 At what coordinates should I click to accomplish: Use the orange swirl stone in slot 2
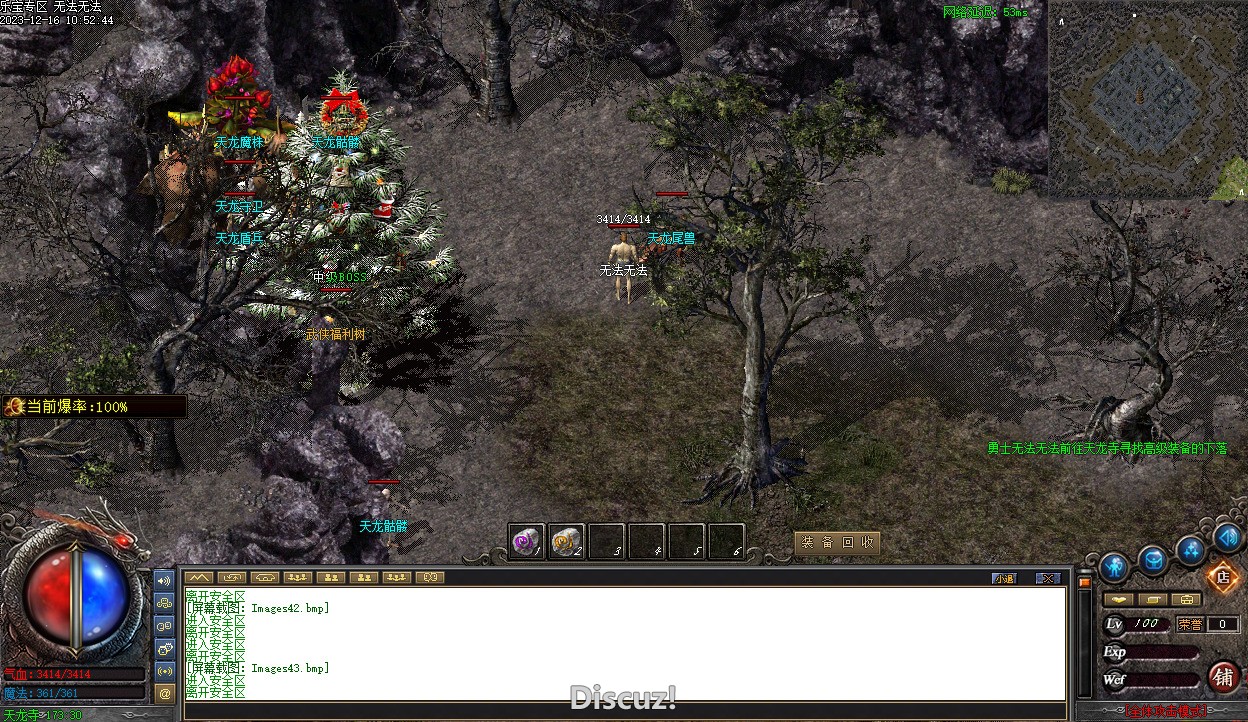pyautogui.click(x=566, y=542)
